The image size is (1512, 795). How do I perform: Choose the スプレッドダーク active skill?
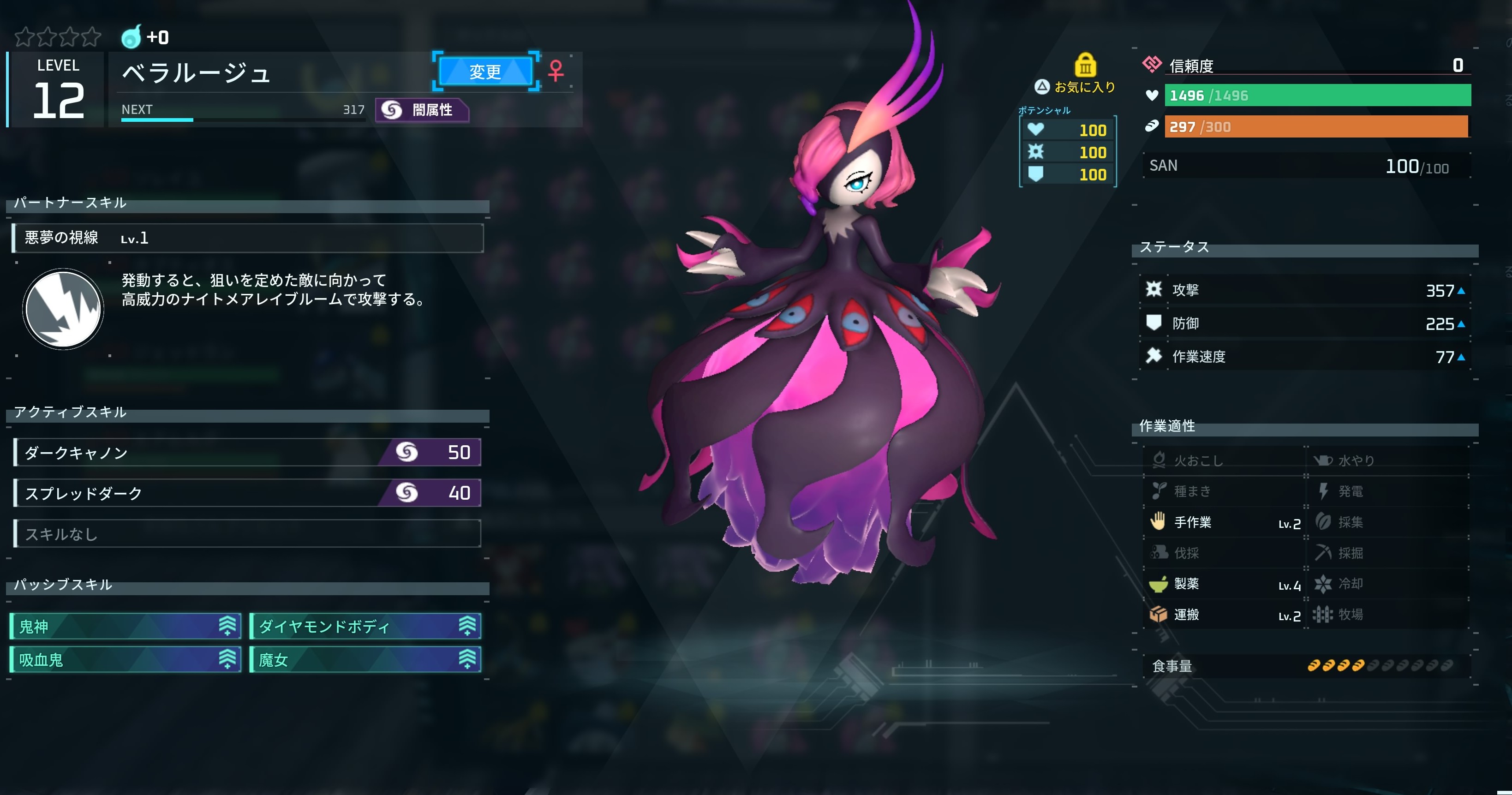pyautogui.click(x=247, y=493)
